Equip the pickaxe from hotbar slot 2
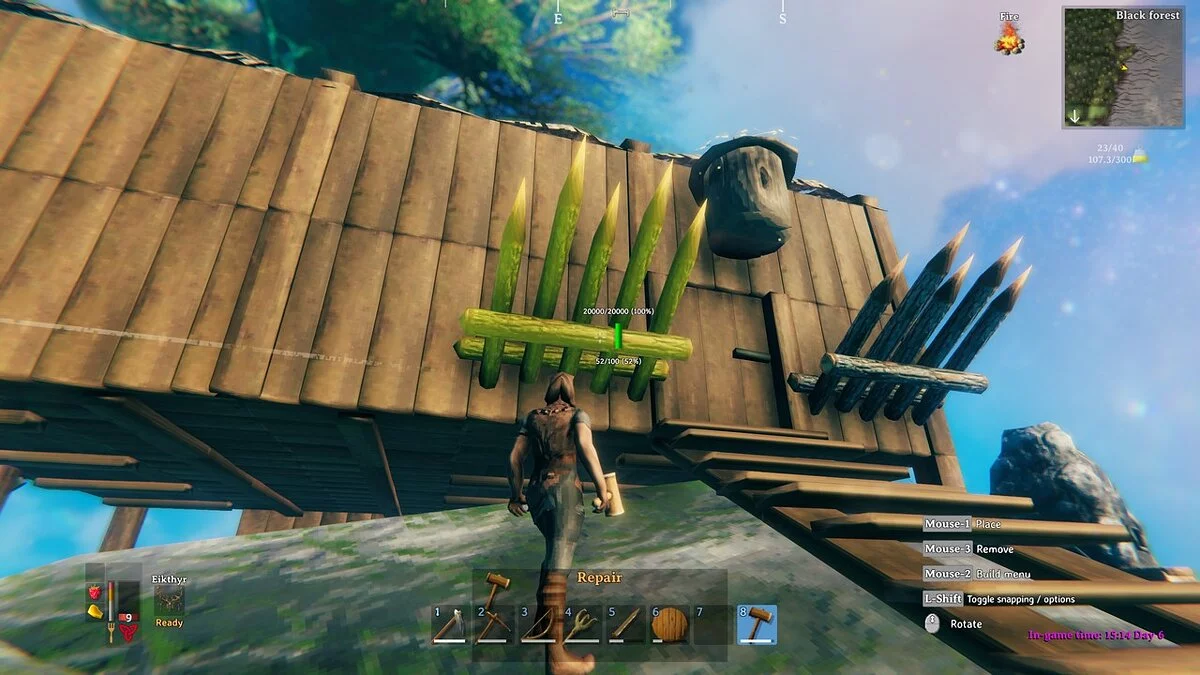The height and width of the screenshot is (675, 1200). tap(494, 624)
